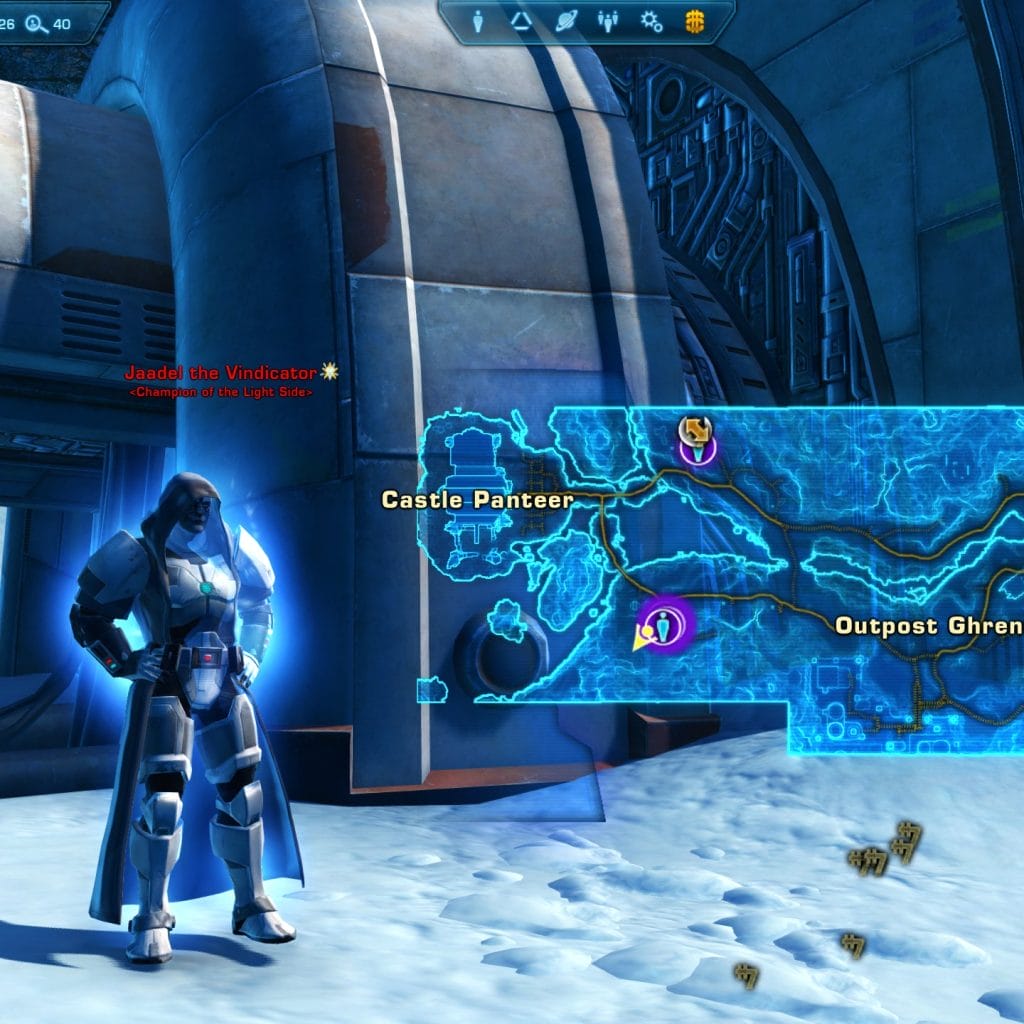
Task: Open the planet travel menu icon
Action: (x=565, y=22)
